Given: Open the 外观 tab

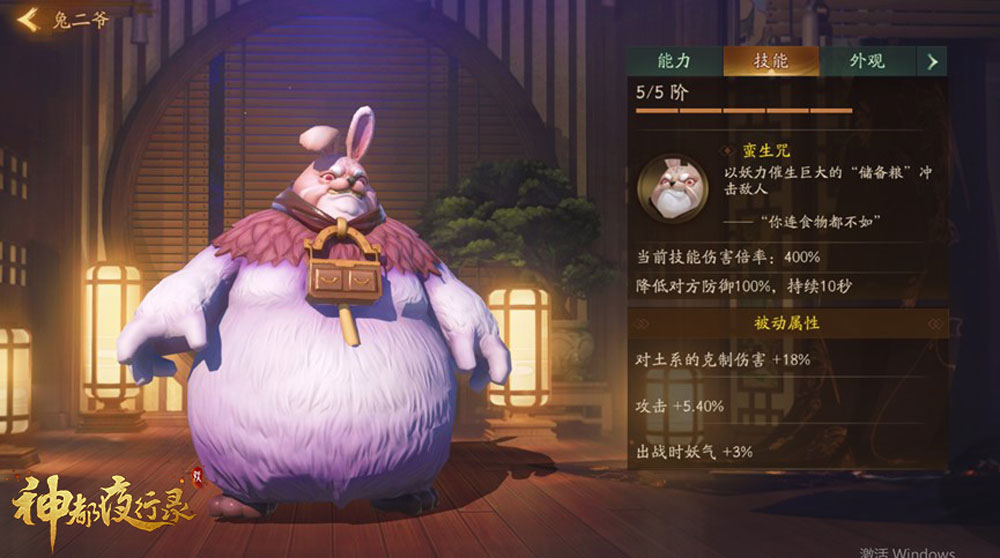Looking at the screenshot, I should coord(866,61).
